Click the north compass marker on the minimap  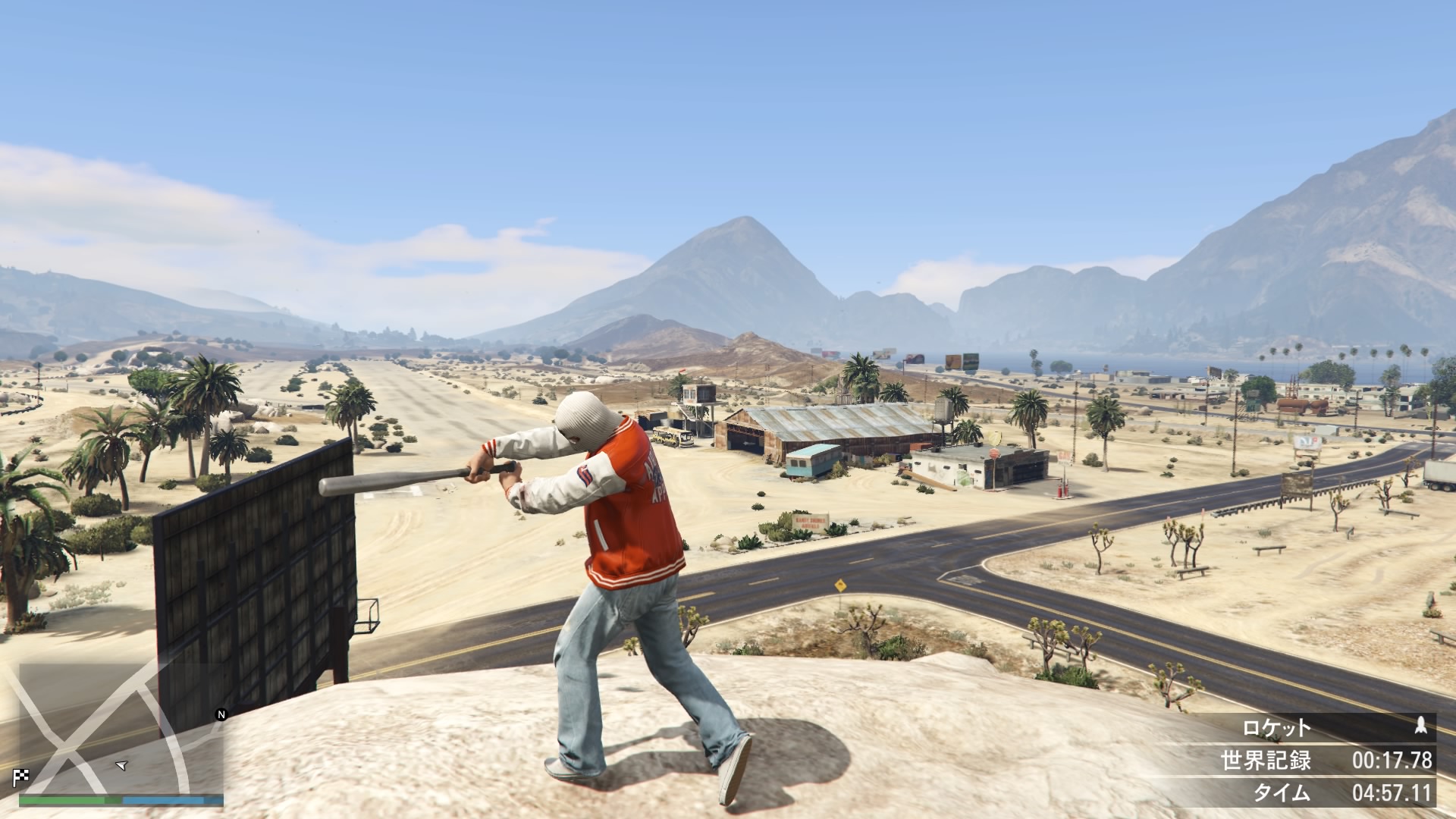[221, 714]
